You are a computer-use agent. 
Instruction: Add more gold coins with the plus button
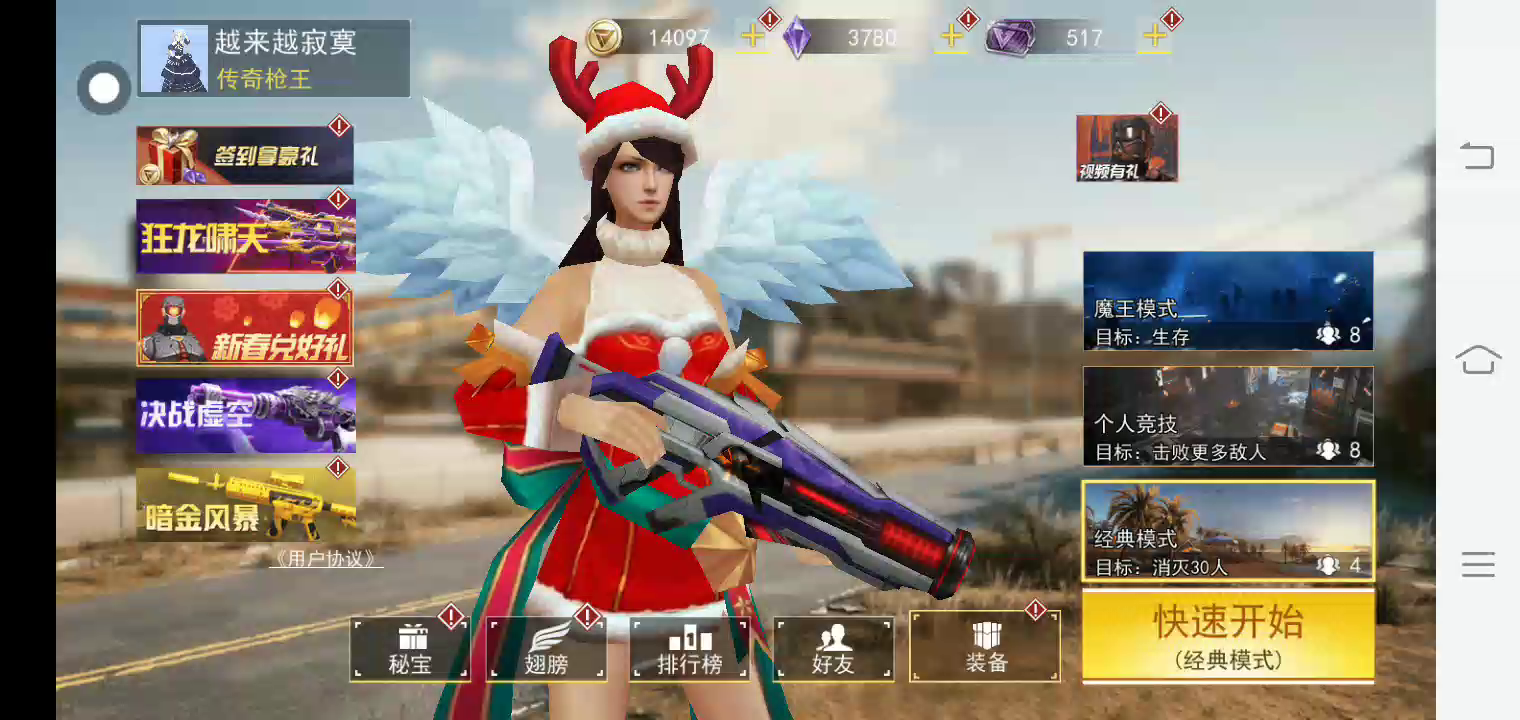pyautogui.click(x=753, y=38)
